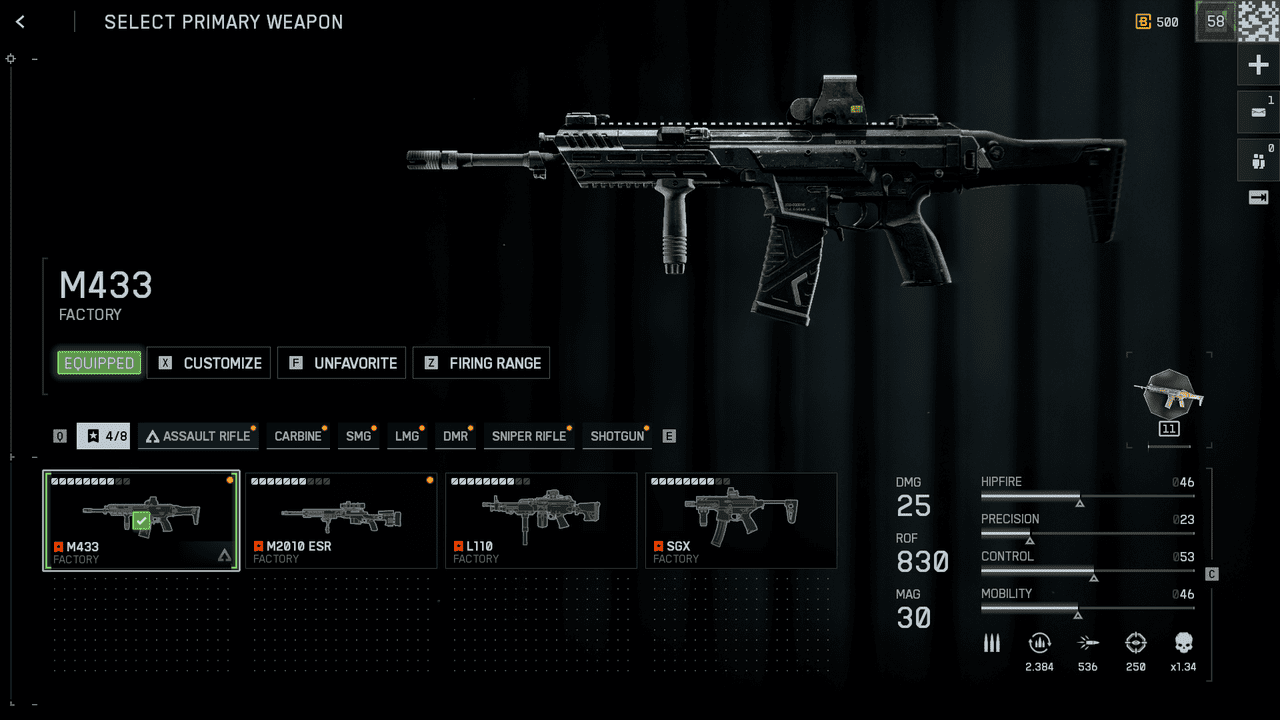Choose the Sniper Rifle category

pos(528,436)
